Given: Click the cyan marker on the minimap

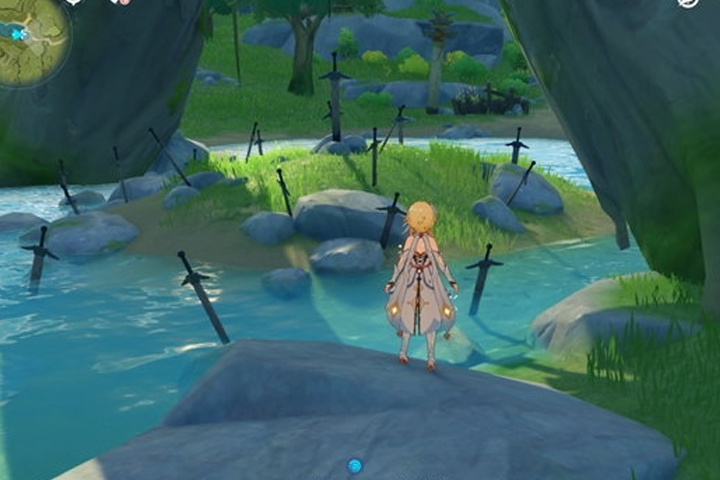Looking at the screenshot, I should coord(18,34).
